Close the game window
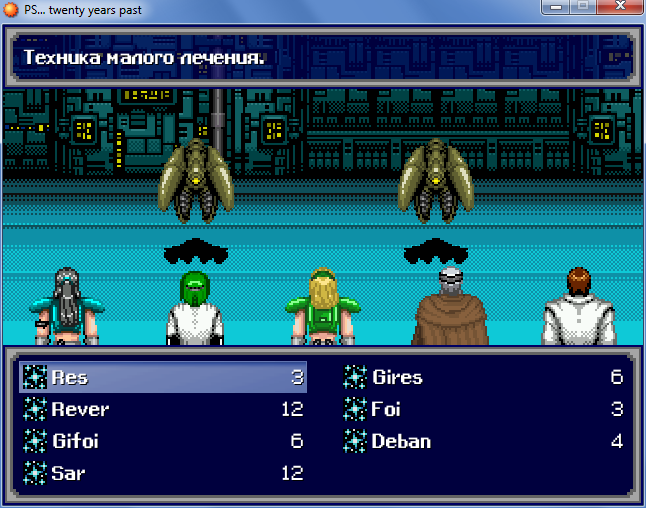 [619, 7]
